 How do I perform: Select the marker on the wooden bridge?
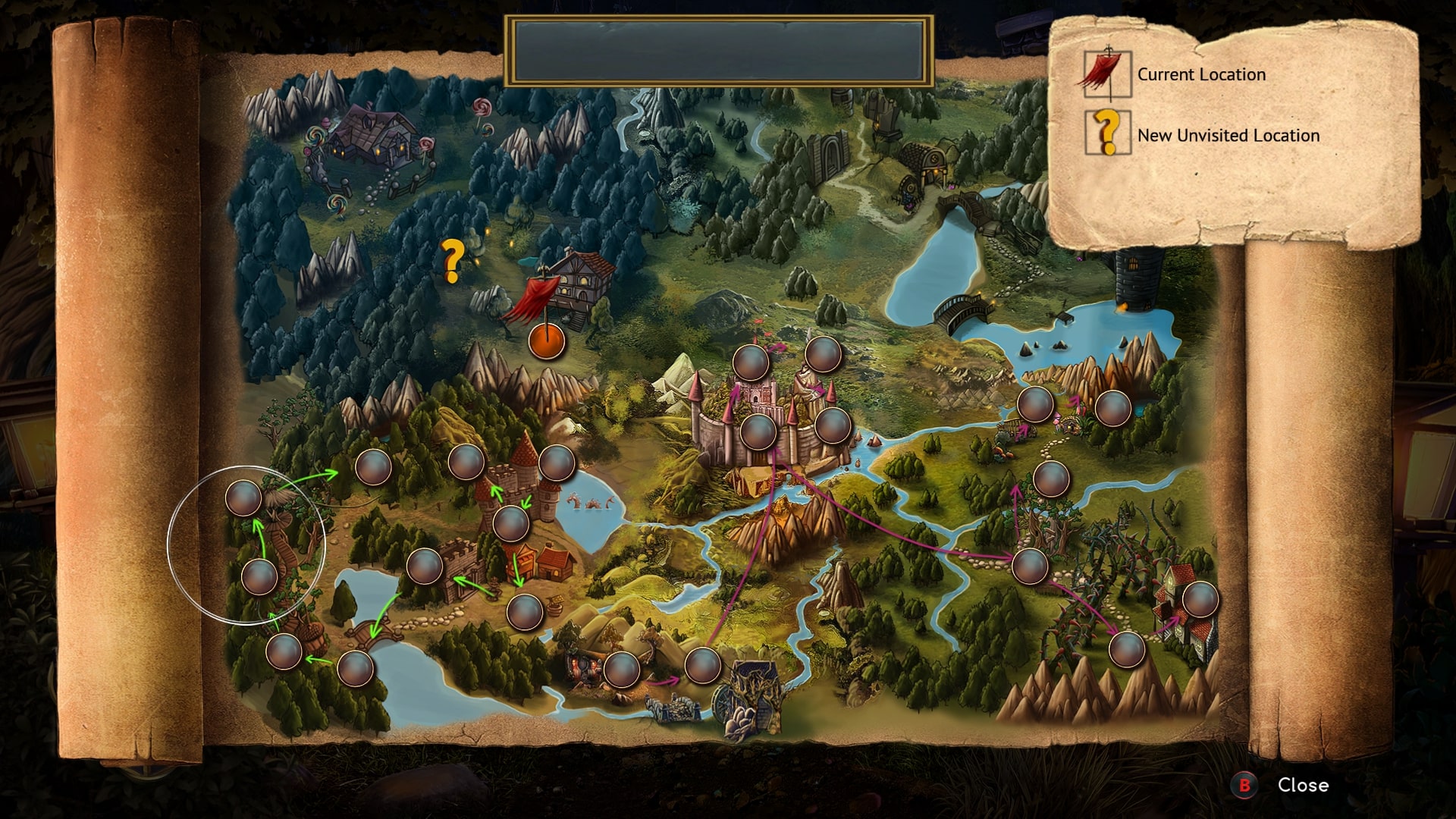pos(355,668)
